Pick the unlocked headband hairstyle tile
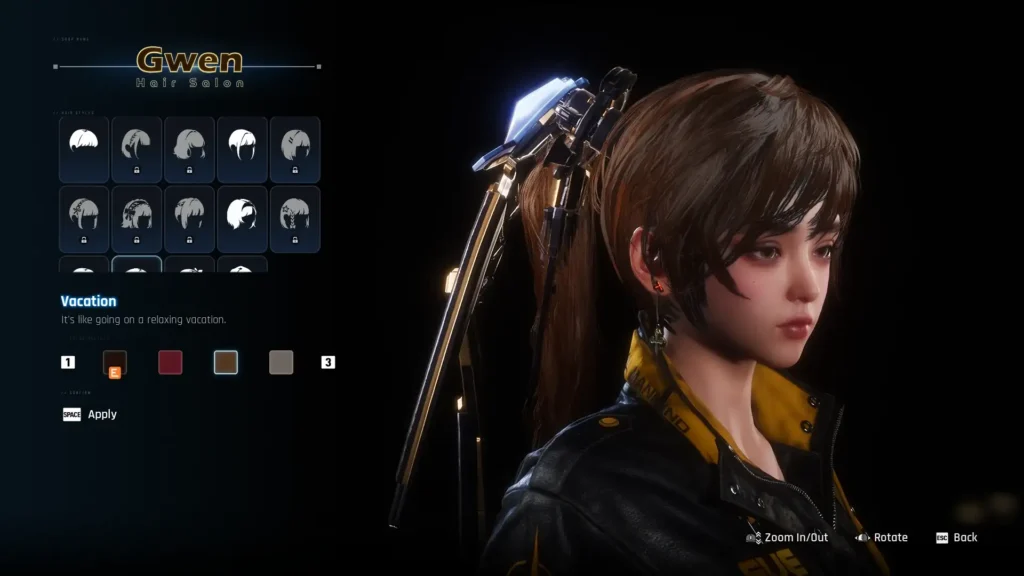The image size is (1024, 576). (242, 218)
